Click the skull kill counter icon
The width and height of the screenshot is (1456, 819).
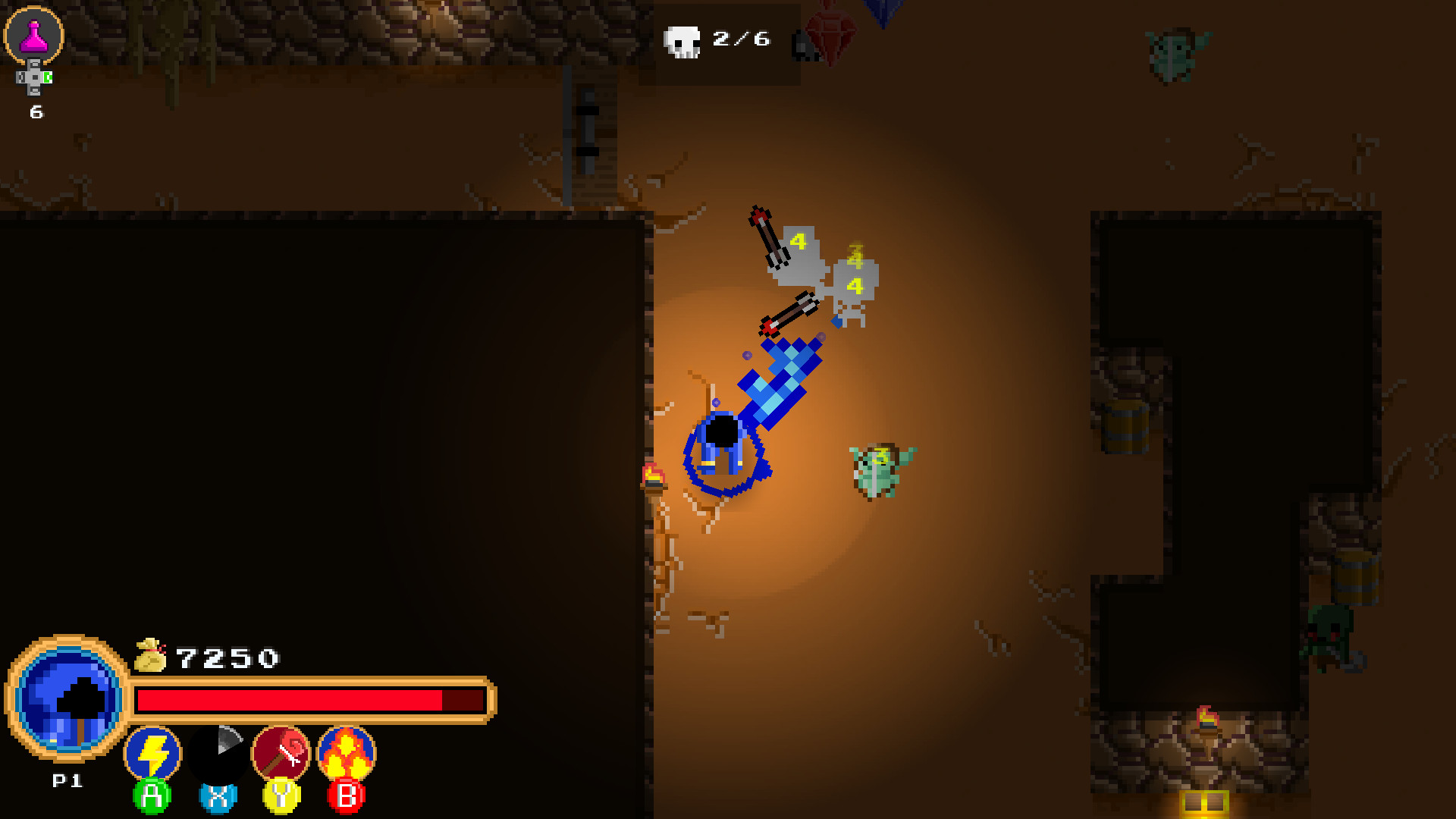(682, 42)
